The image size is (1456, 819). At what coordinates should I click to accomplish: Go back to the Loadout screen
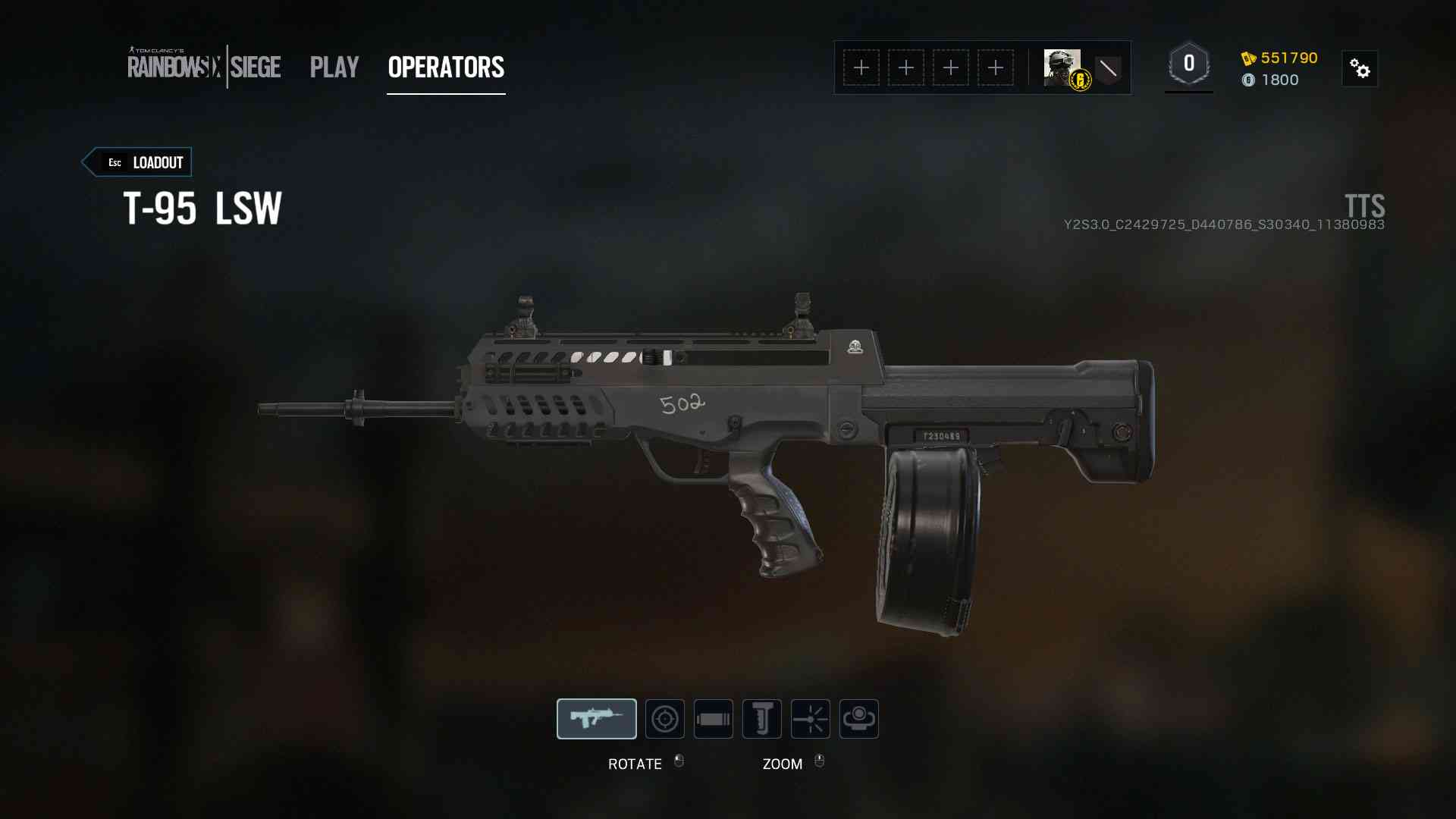point(137,162)
